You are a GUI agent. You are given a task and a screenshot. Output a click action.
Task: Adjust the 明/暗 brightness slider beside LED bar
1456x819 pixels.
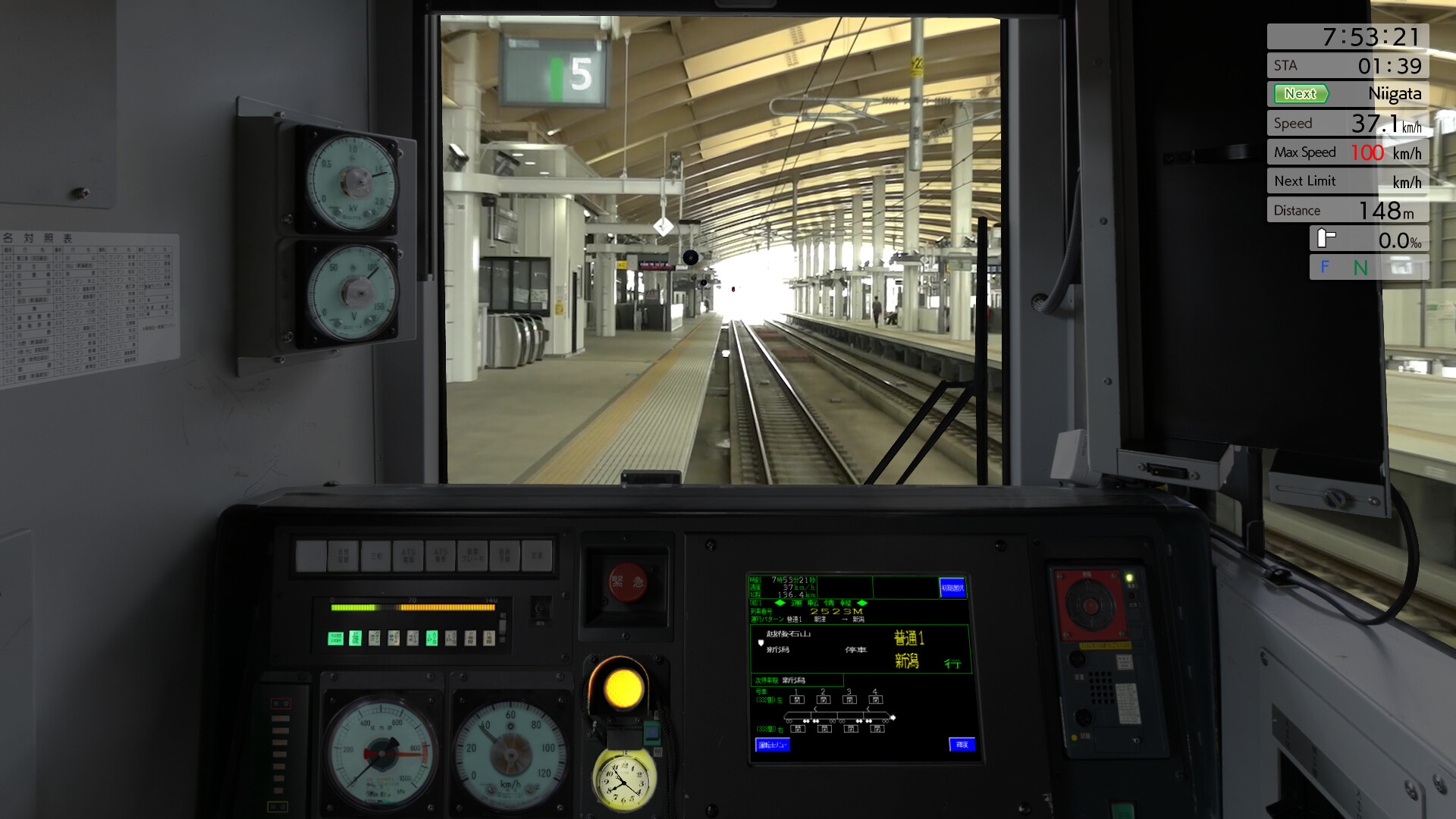(x=503, y=627)
